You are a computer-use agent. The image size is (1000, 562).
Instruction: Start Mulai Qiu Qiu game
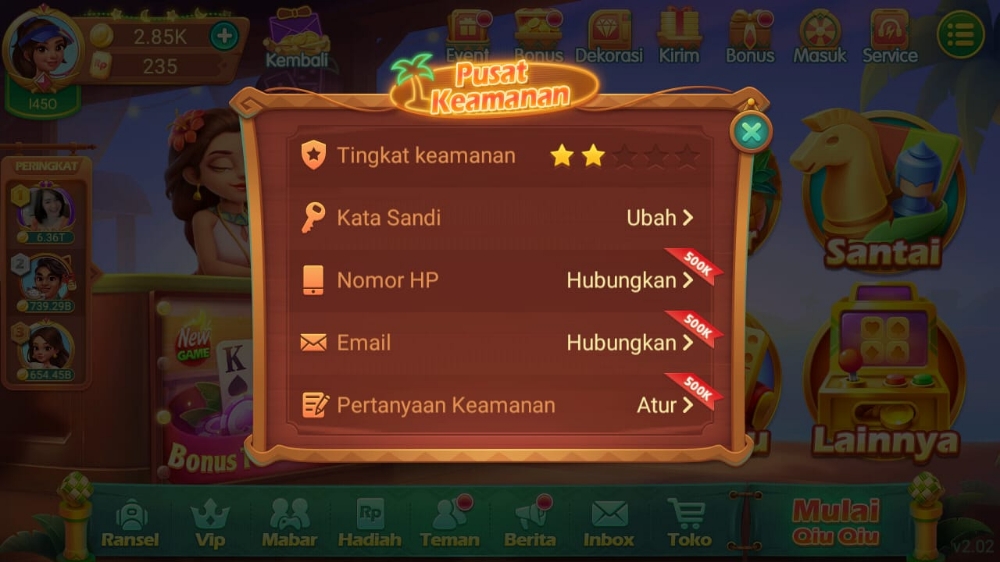pyautogui.click(x=835, y=521)
